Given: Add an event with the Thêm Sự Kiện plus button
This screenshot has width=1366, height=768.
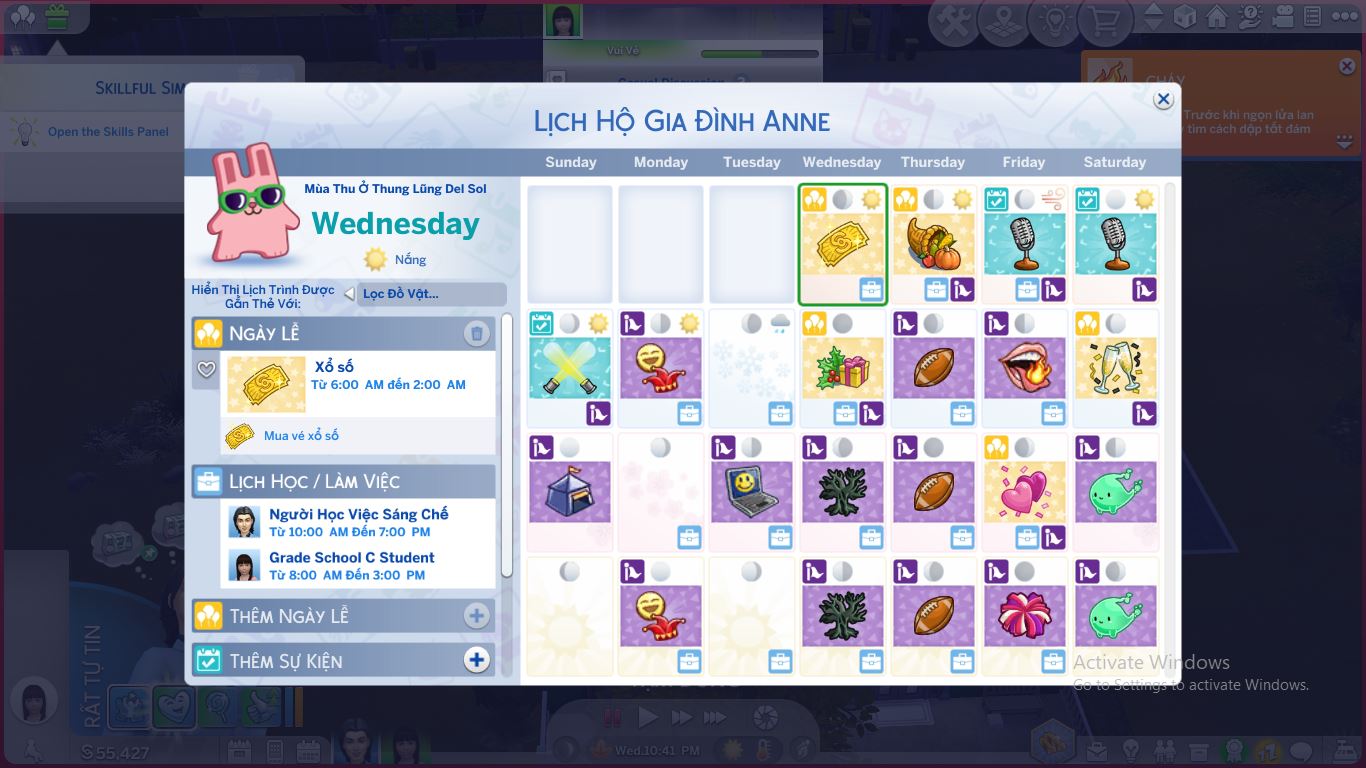Looking at the screenshot, I should click(x=477, y=660).
